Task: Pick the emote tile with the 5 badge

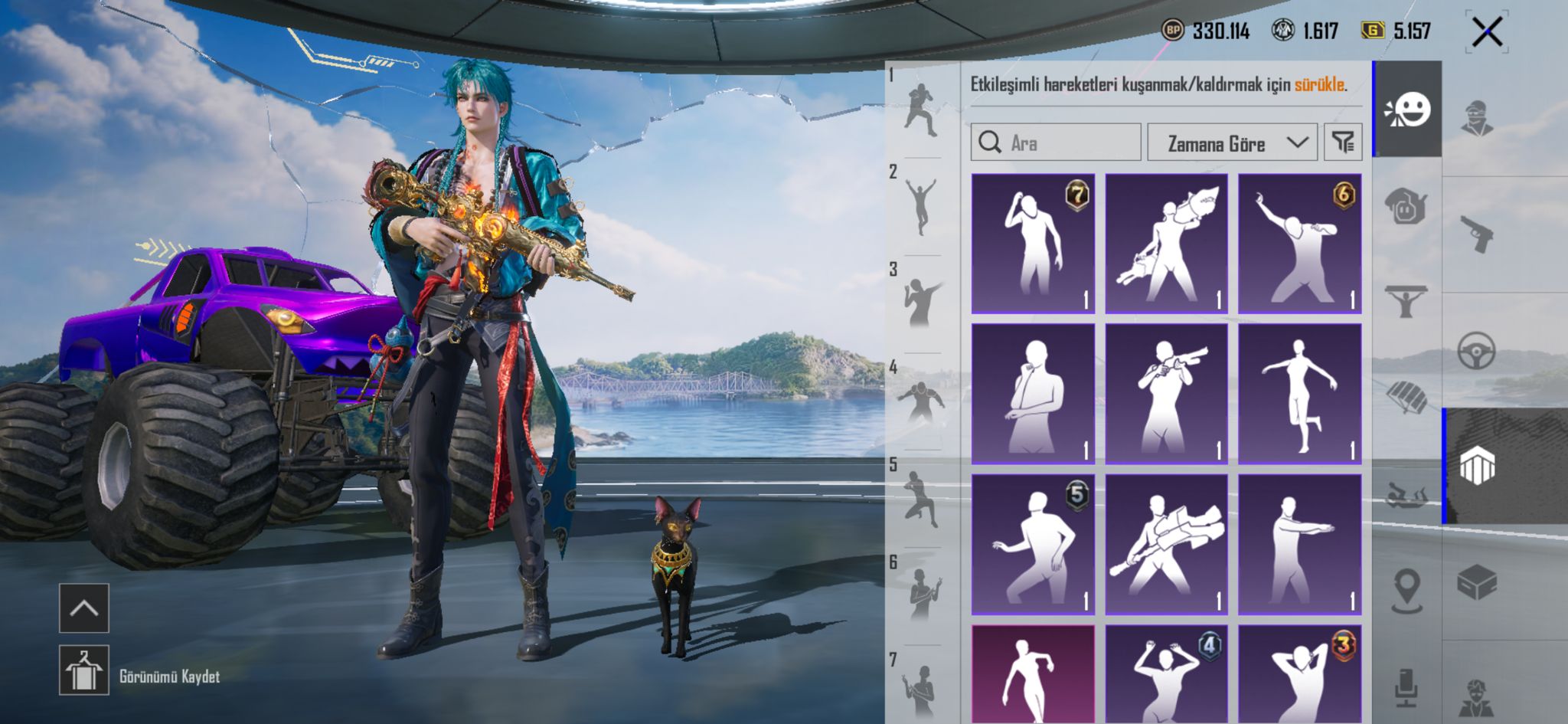Action: [1033, 544]
